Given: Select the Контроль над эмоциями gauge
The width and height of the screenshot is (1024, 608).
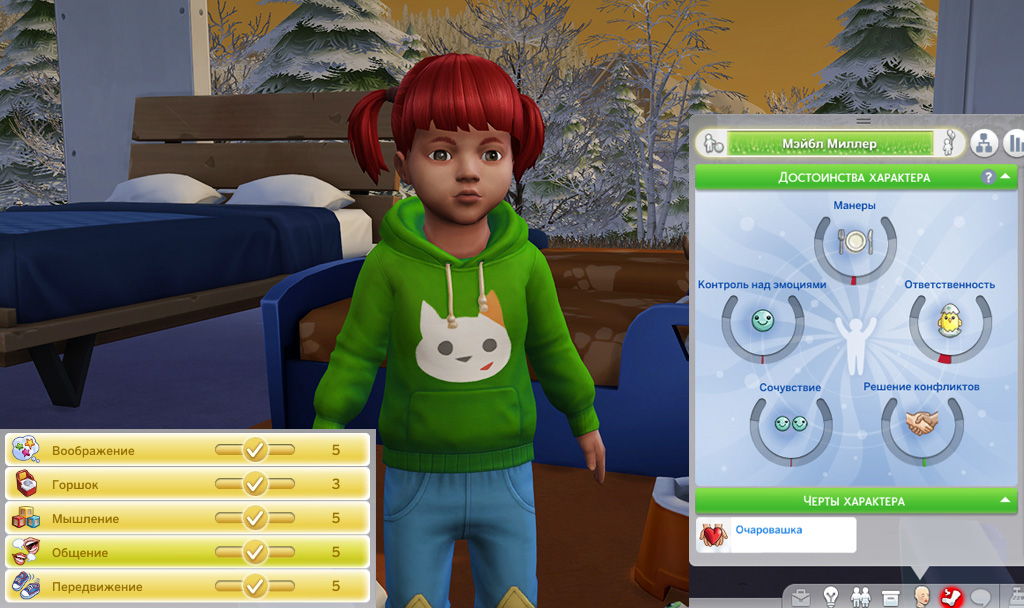Looking at the screenshot, I should point(763,323).
